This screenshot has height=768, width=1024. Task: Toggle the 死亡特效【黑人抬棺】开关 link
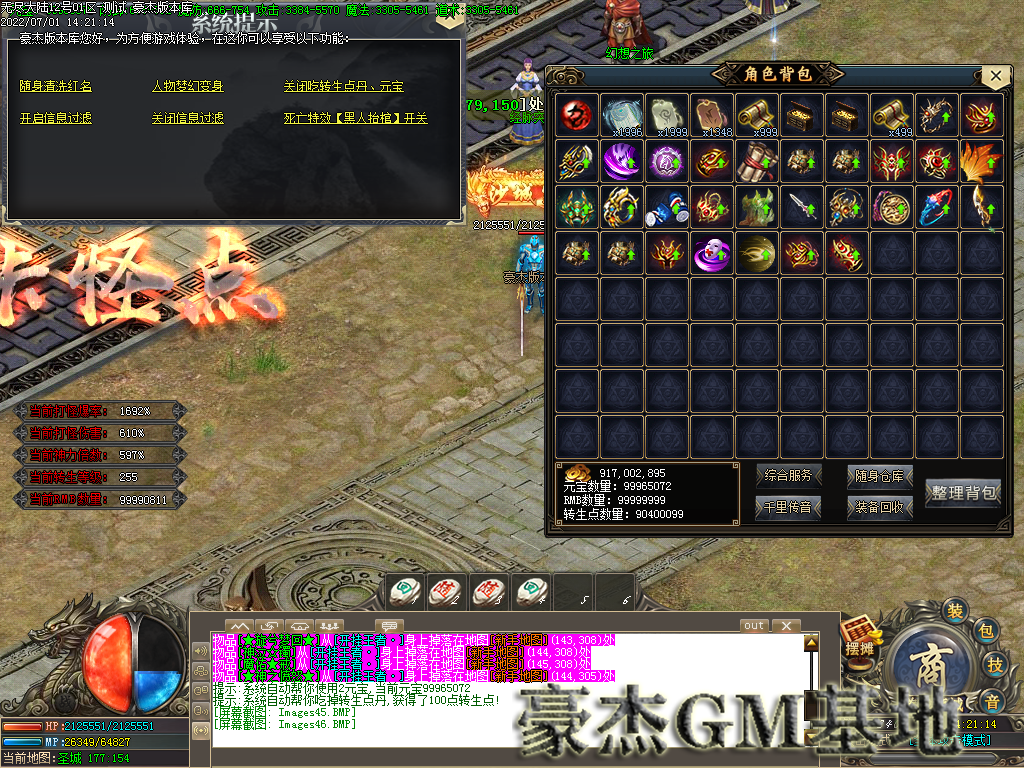point(355,118)
